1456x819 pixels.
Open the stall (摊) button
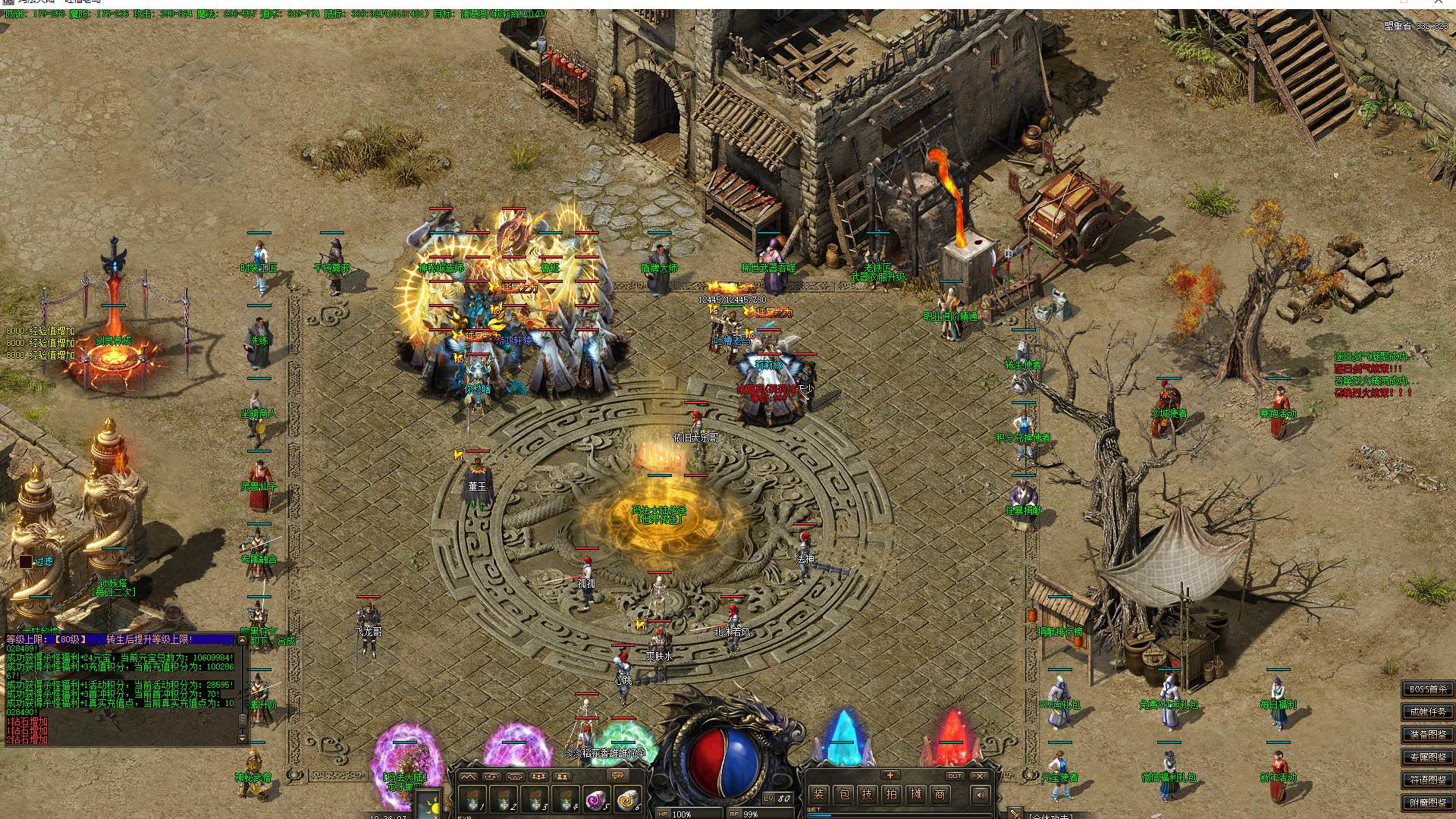[916, 794]
